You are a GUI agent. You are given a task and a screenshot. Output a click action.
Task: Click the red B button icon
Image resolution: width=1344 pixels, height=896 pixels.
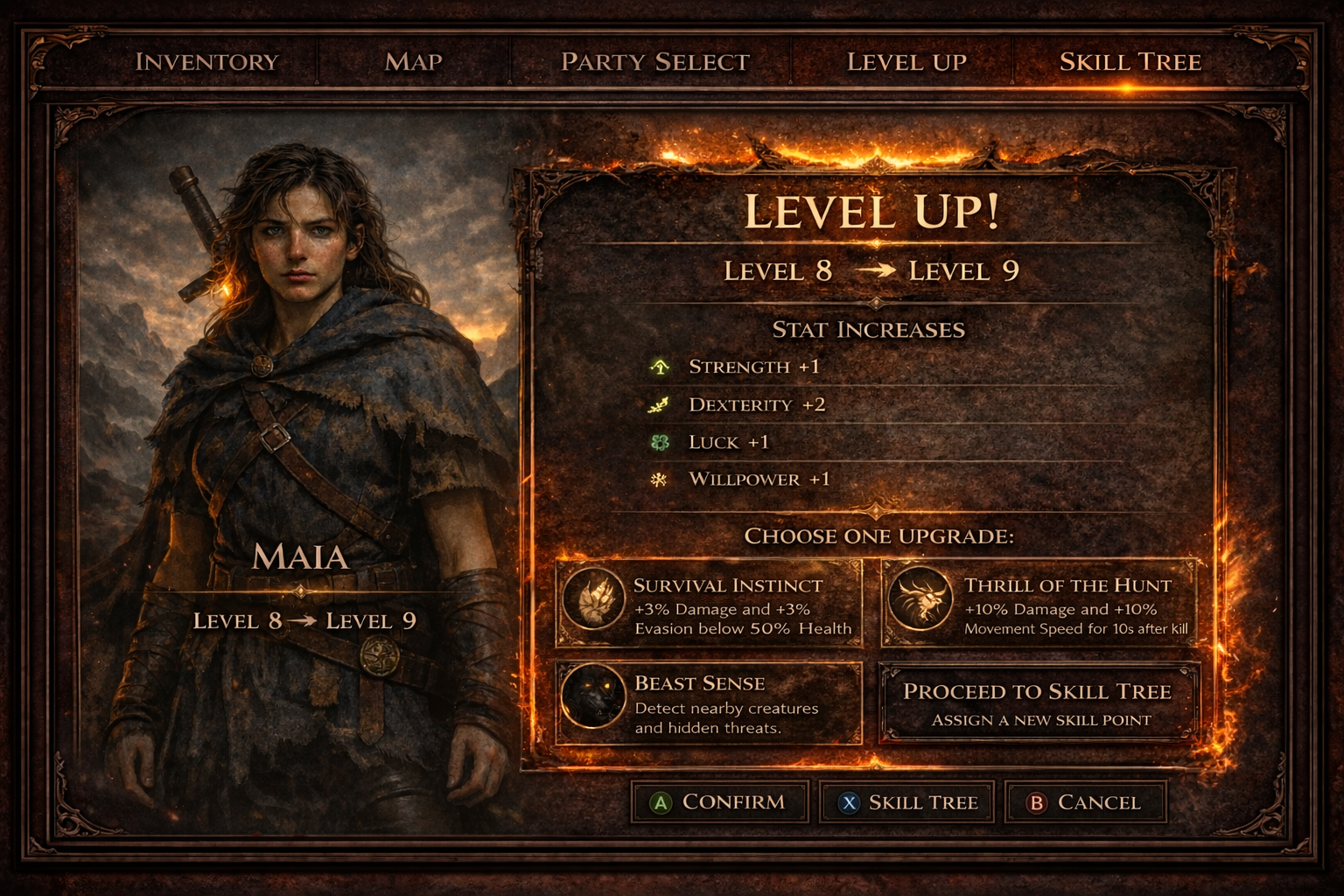coord(1037,801)
